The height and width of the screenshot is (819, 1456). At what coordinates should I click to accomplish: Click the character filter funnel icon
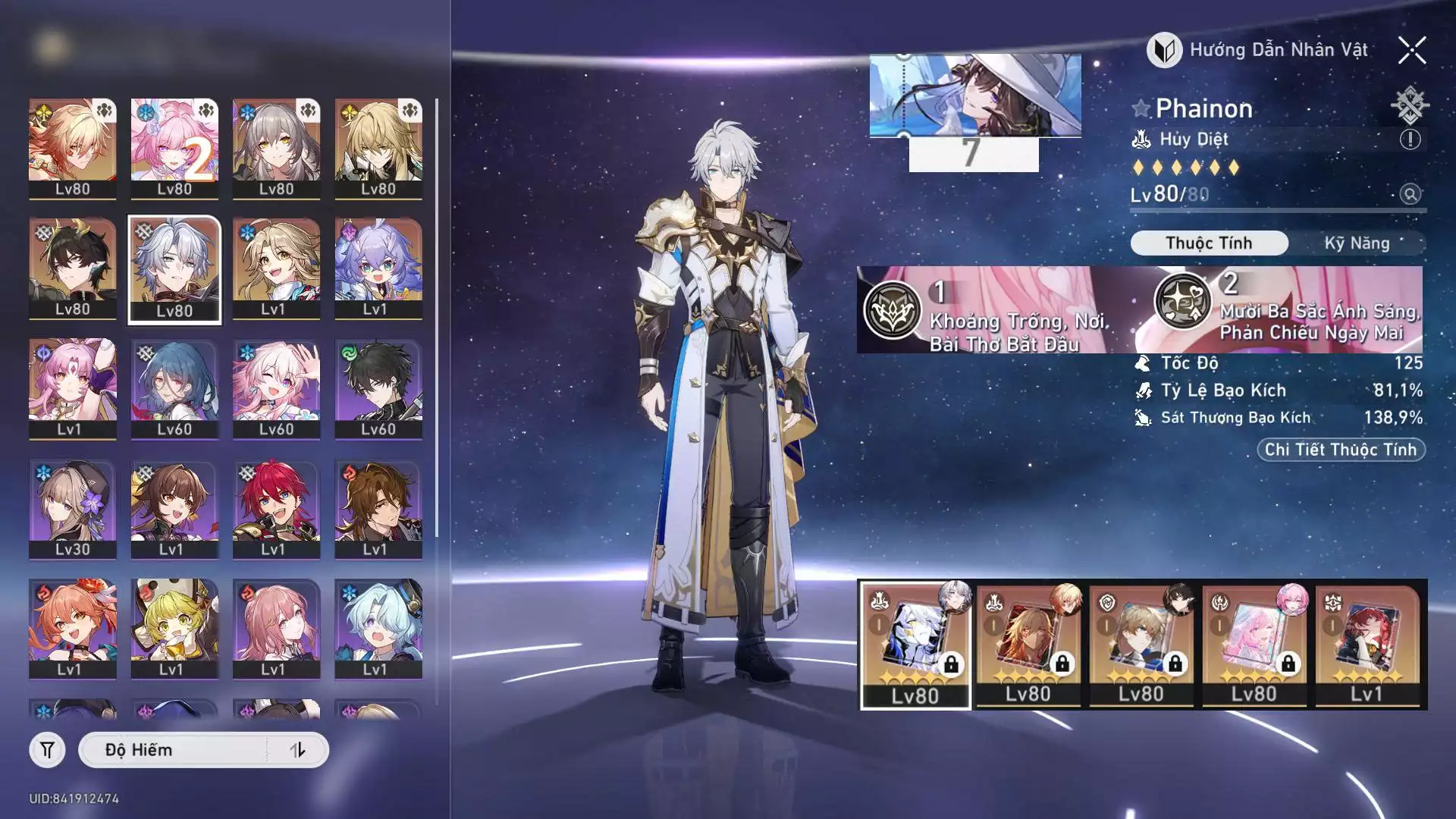point(47,750)
